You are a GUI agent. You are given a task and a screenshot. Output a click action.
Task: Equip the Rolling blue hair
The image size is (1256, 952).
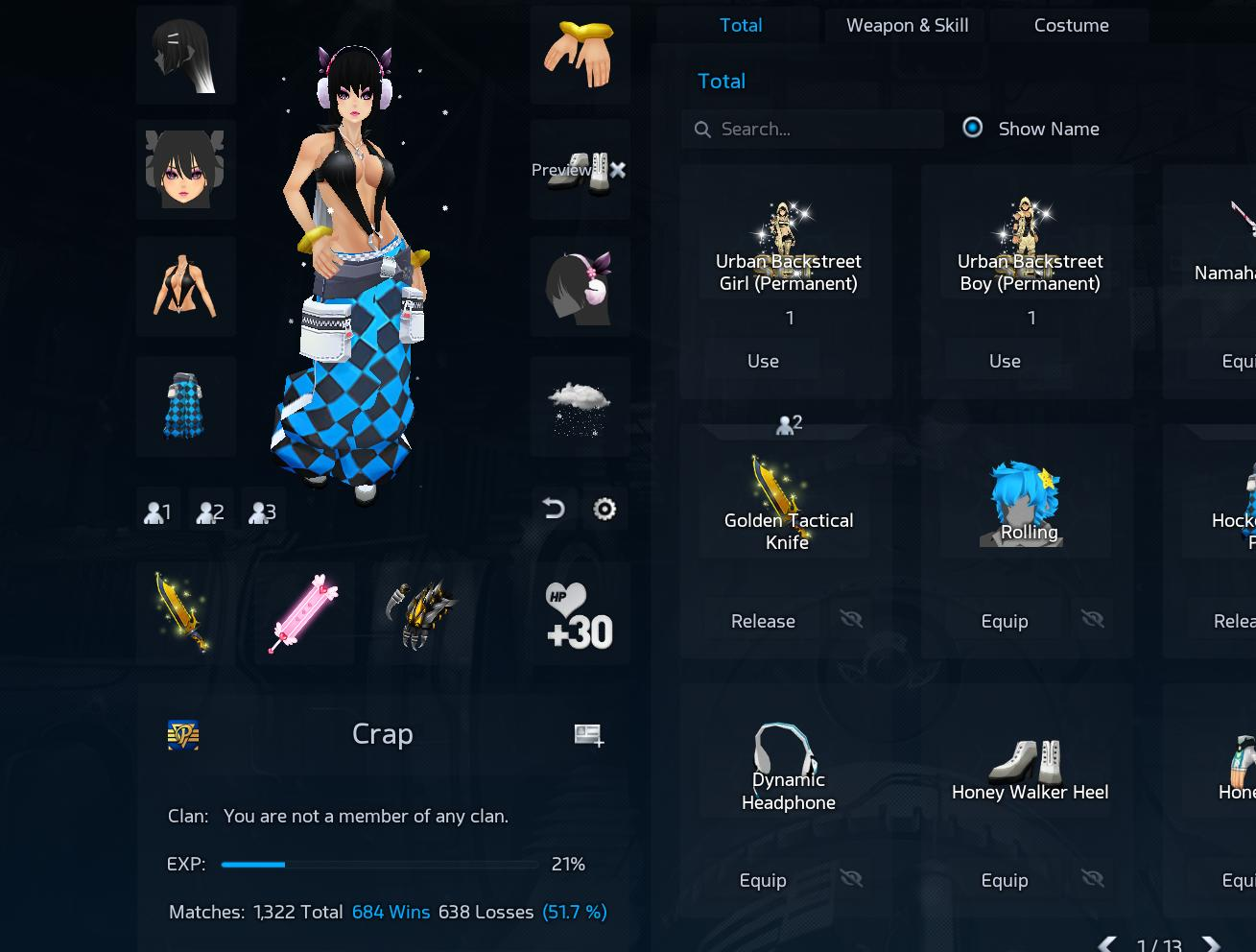pos(1005,622)
